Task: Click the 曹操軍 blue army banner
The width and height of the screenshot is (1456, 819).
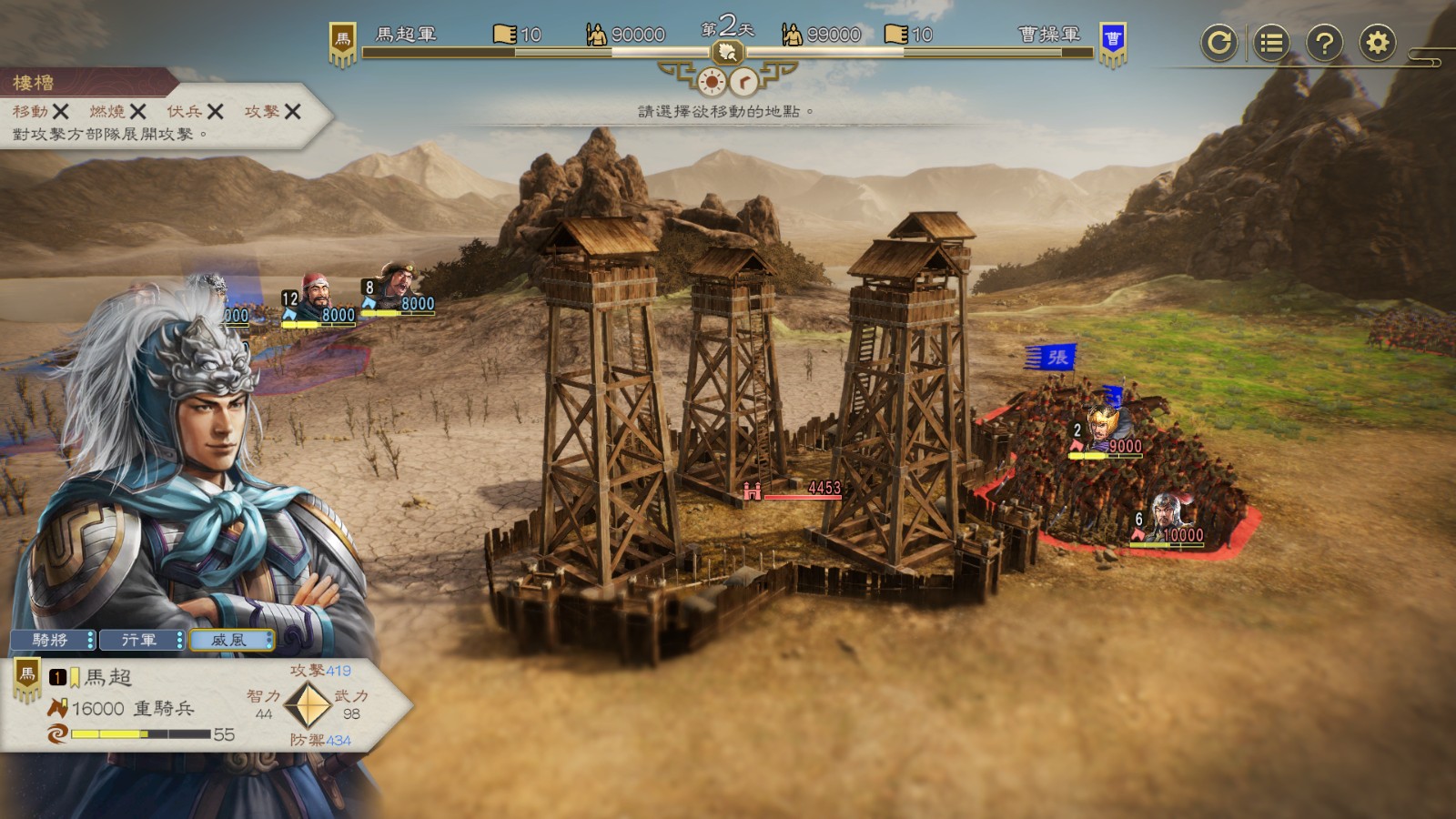Action: tap(1112, 43)
